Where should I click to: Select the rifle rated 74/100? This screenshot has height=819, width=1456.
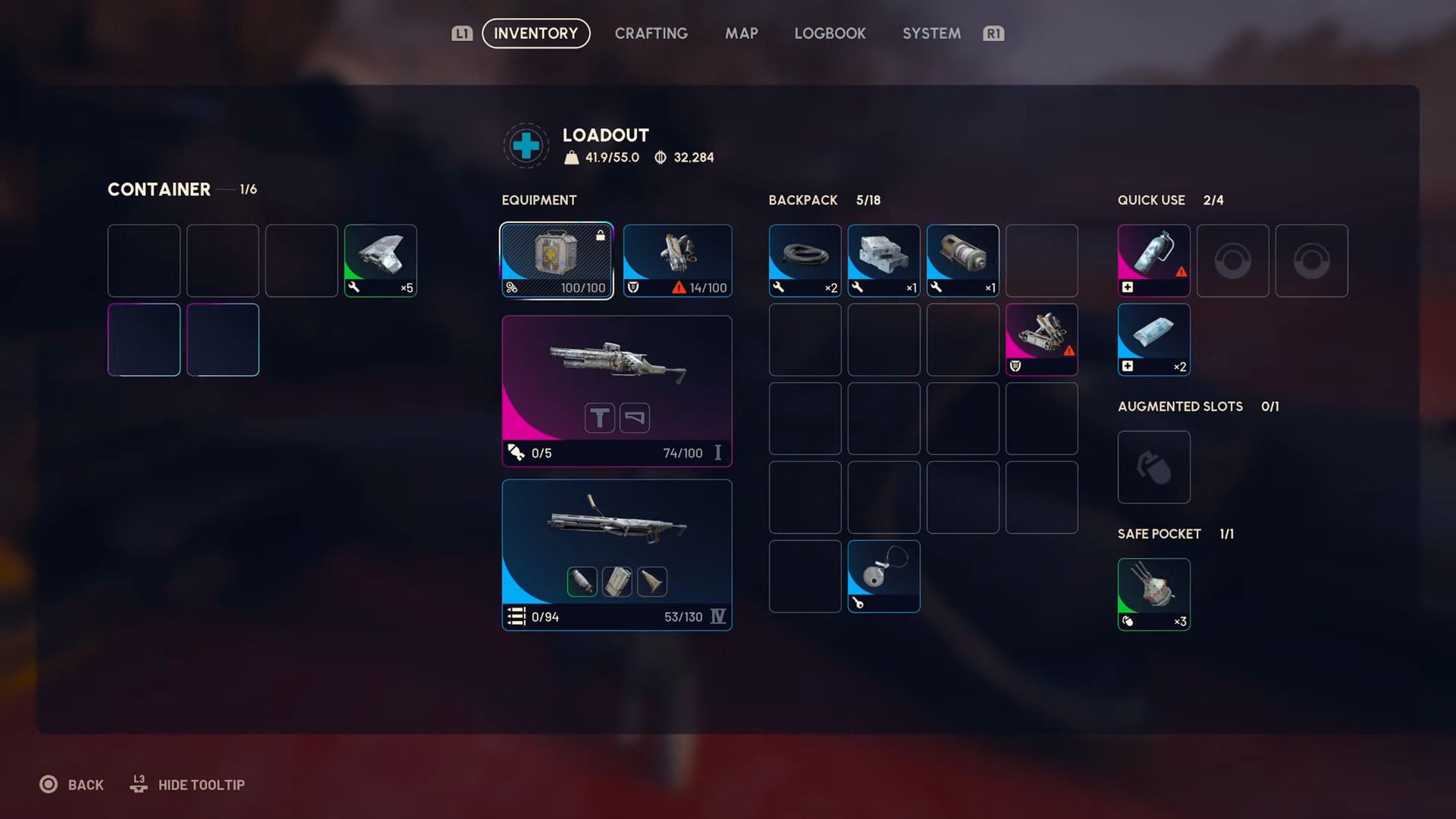click(x=616, y=391)
